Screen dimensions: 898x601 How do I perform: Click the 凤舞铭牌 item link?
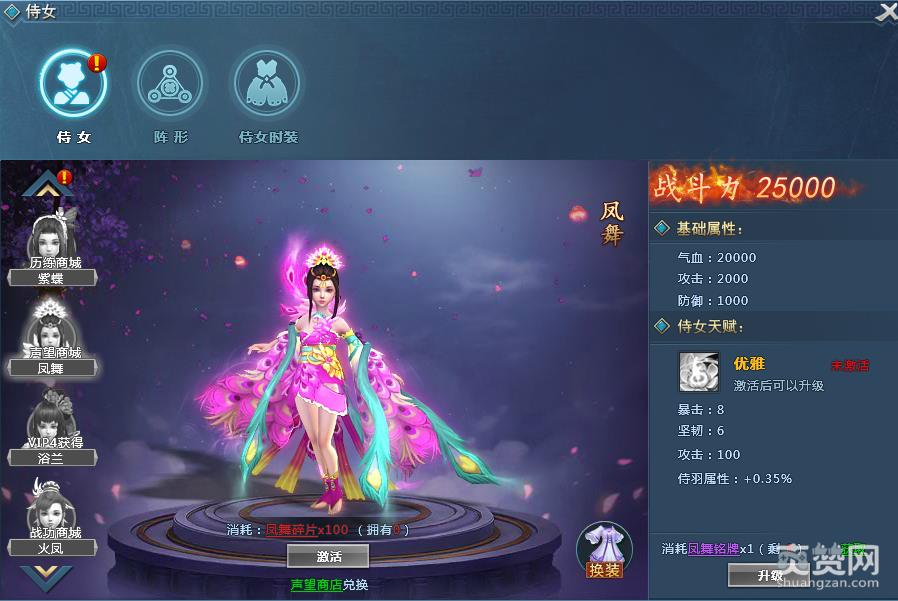(x=713, y=549)
